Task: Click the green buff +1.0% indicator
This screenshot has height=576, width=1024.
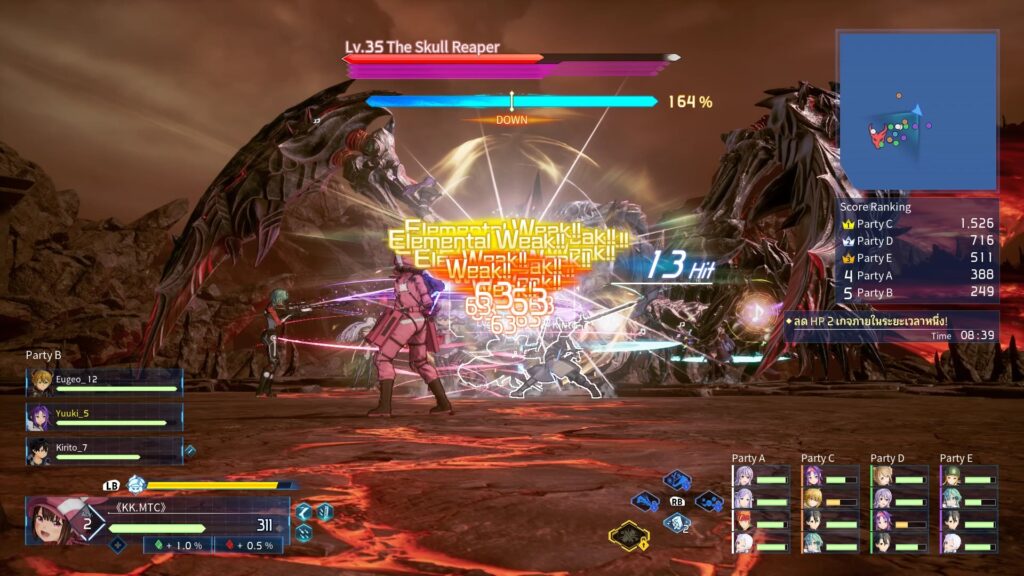Action: [x=181, y=545]
